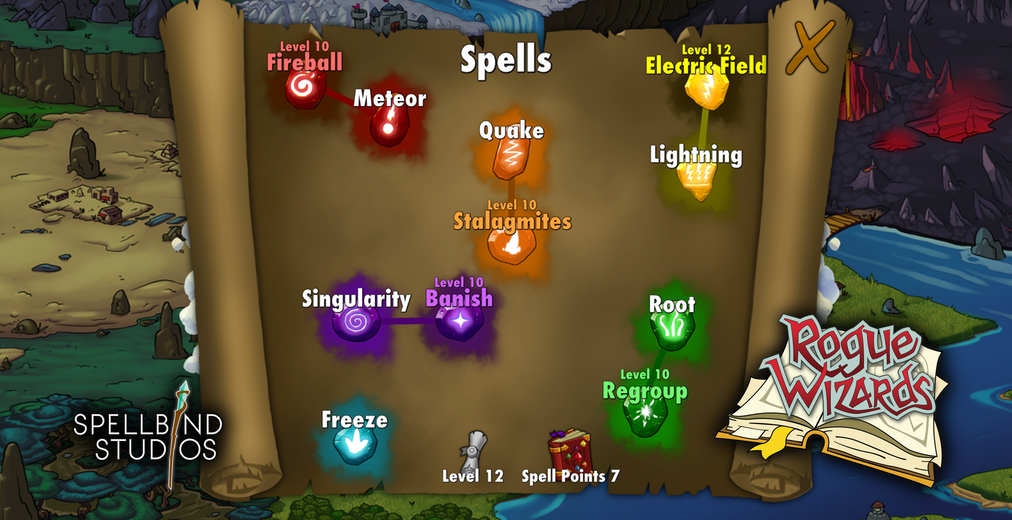Choose the Regroup spell gem
Viewport: 1012px width, 520px height.
[645, 412]
